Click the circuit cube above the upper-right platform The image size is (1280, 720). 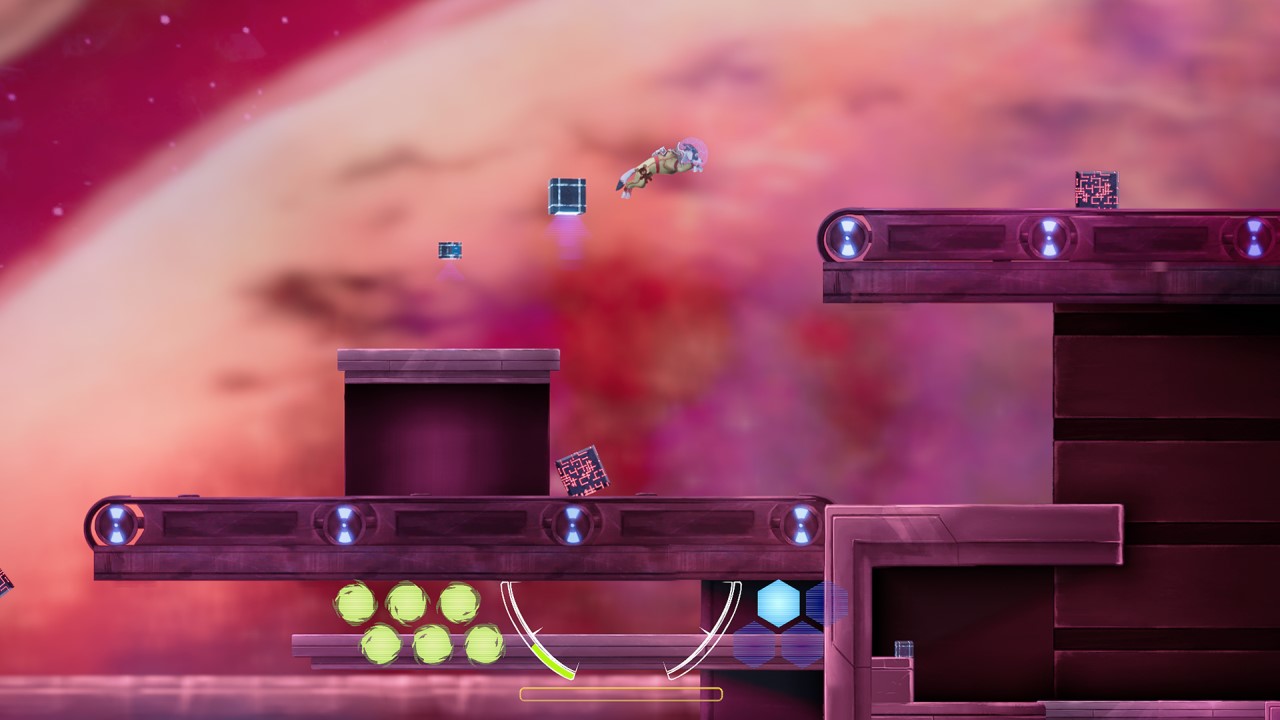point(1095,190)
